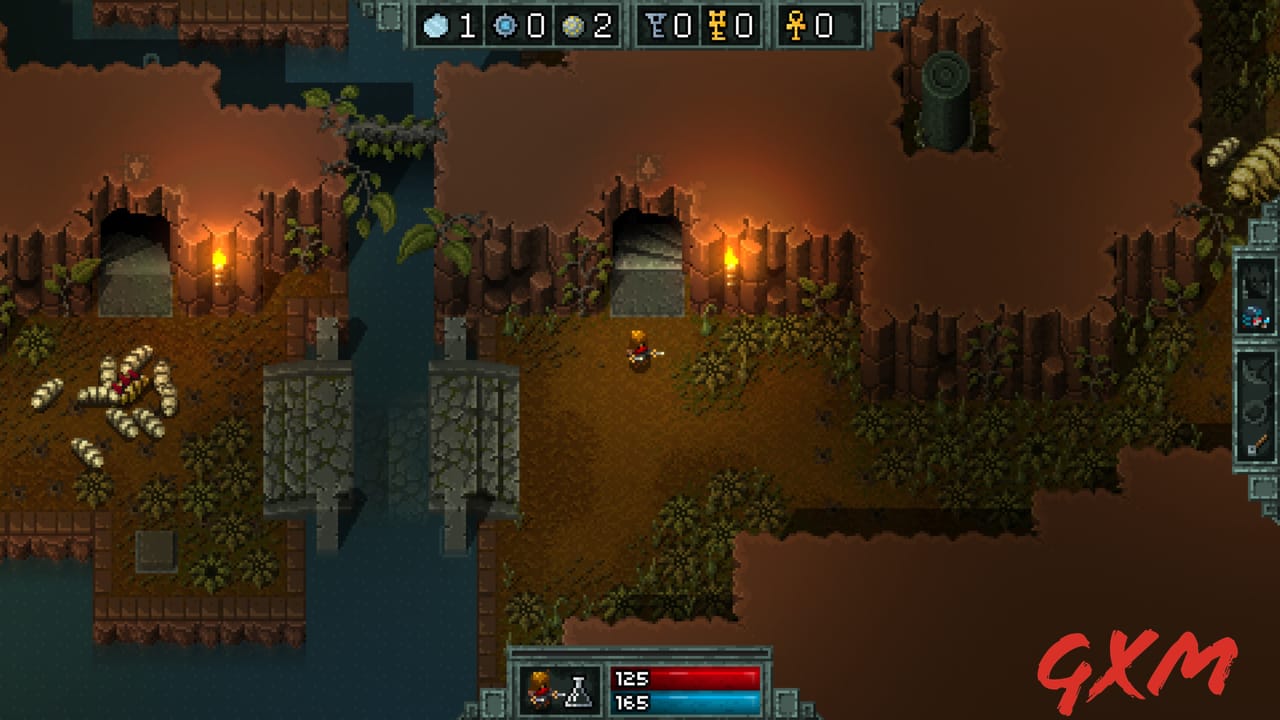Click the potion flask icon beside the portrait
Image resolution: width=1280 pixels, height=720 pixels.
coord(578,690)
